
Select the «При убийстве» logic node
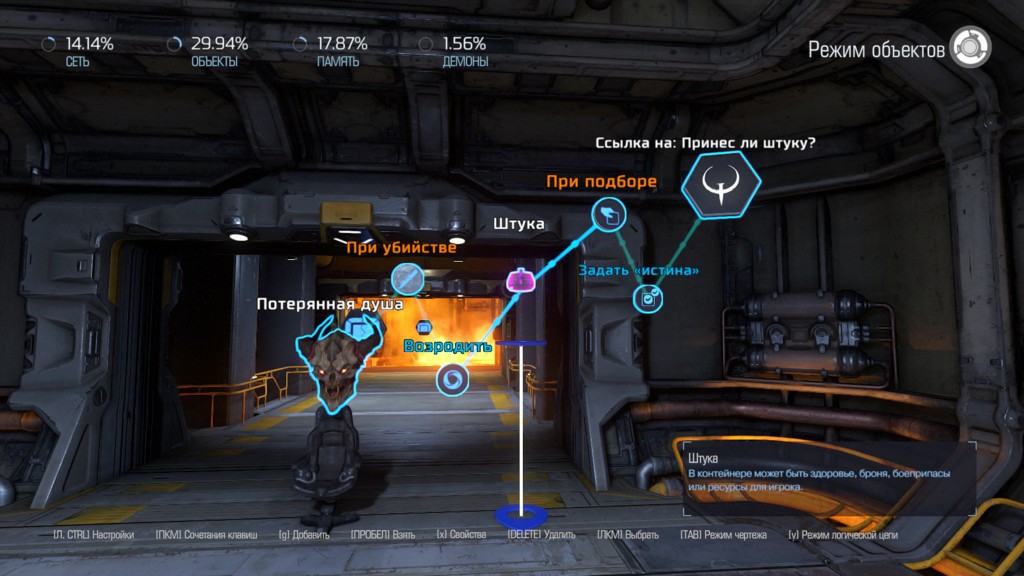tap(408, 278)
